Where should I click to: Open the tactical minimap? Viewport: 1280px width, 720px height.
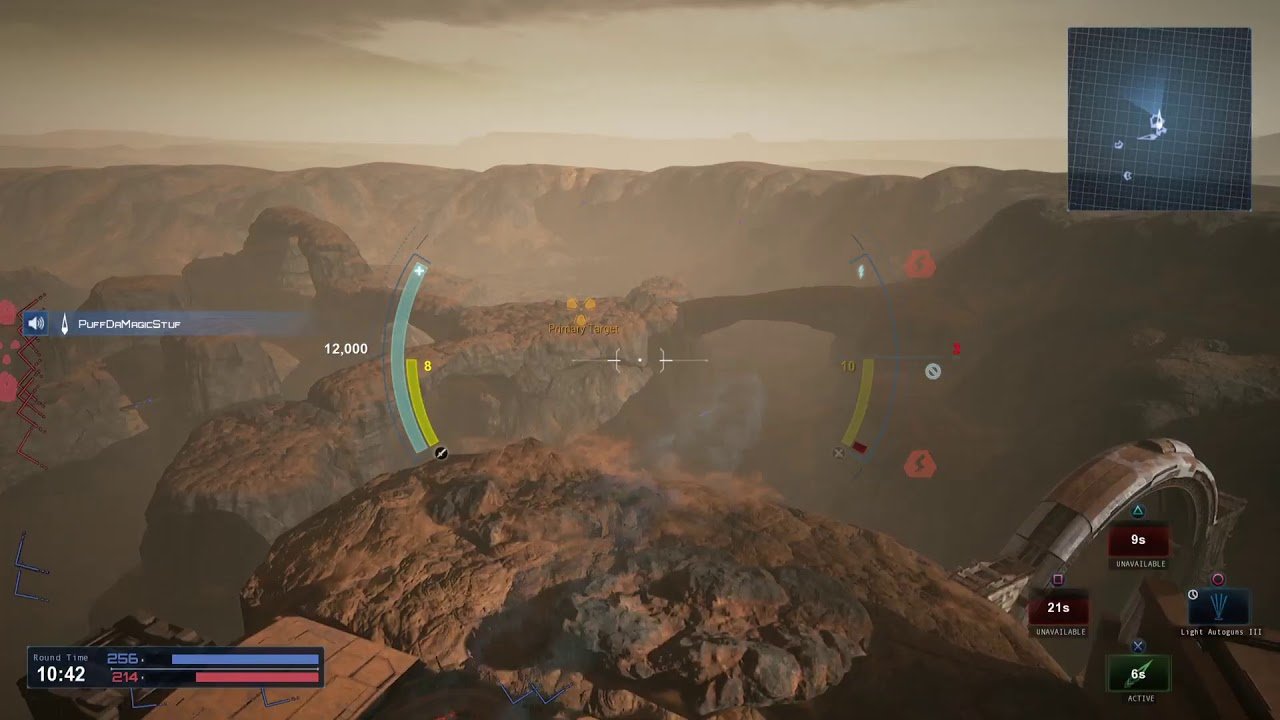click(x=1159, y=119)
